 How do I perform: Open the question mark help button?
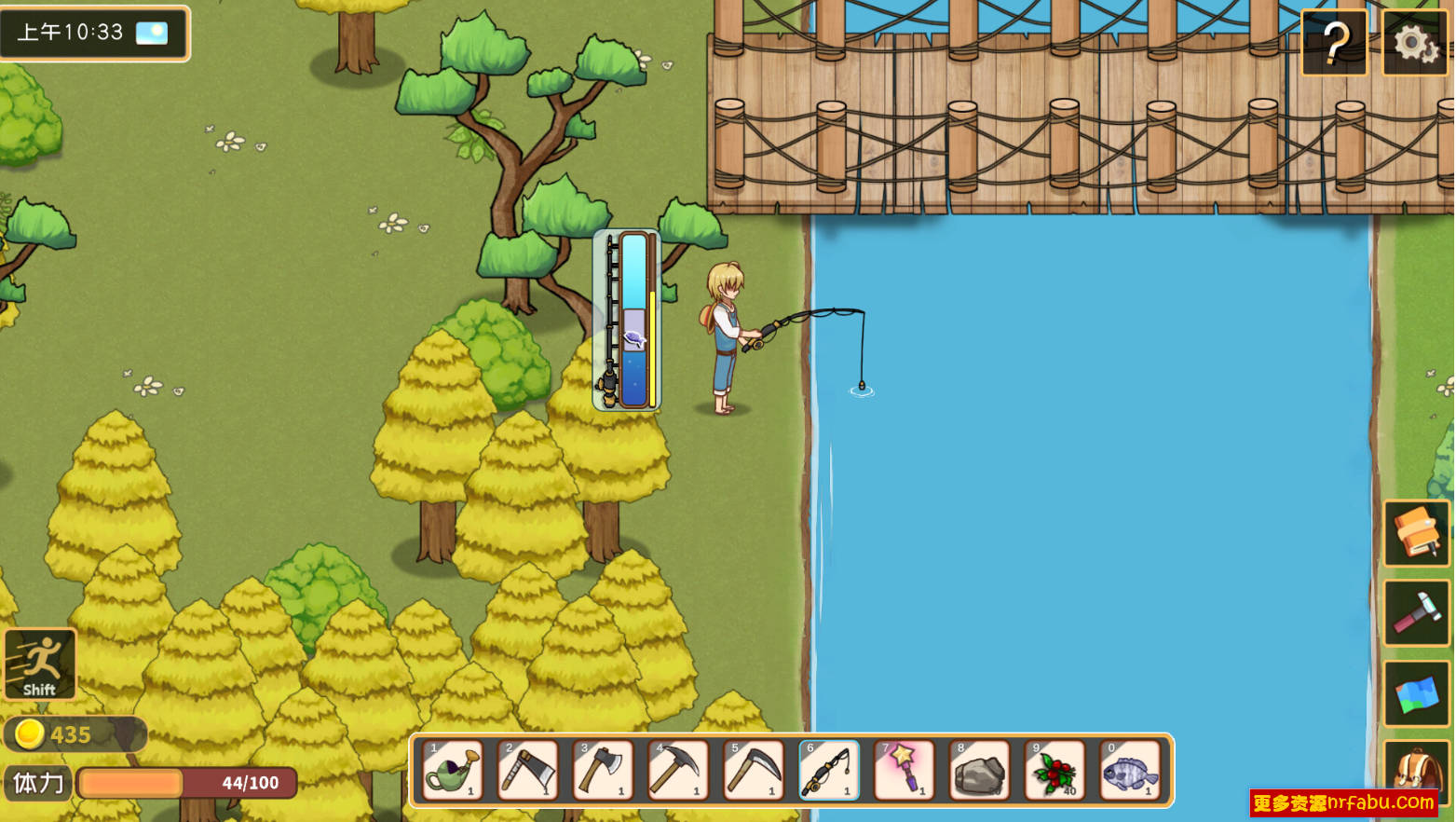[x=1334, y=42]
